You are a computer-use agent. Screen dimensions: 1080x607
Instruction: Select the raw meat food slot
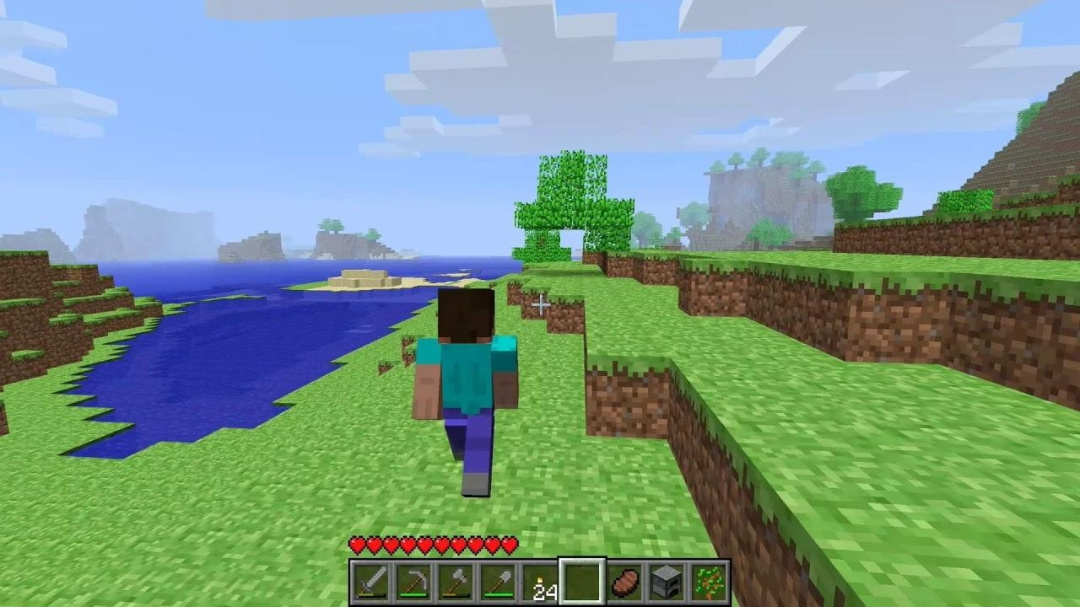click(x=625, y=582)
